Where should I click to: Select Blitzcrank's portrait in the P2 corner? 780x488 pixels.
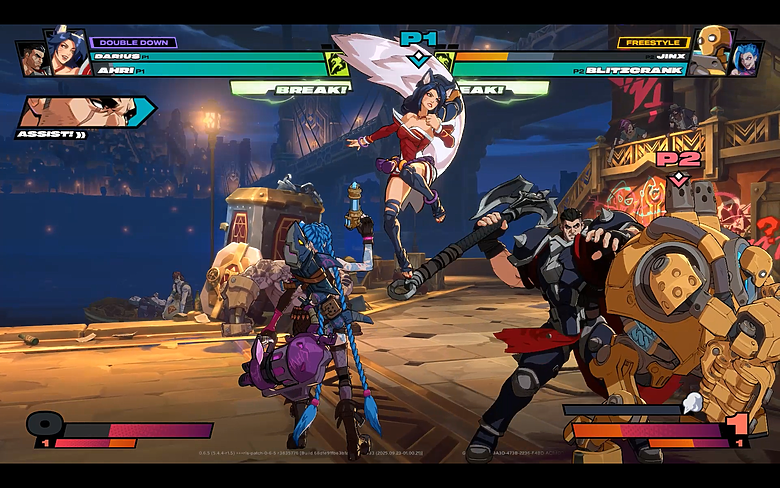point(712,49)
